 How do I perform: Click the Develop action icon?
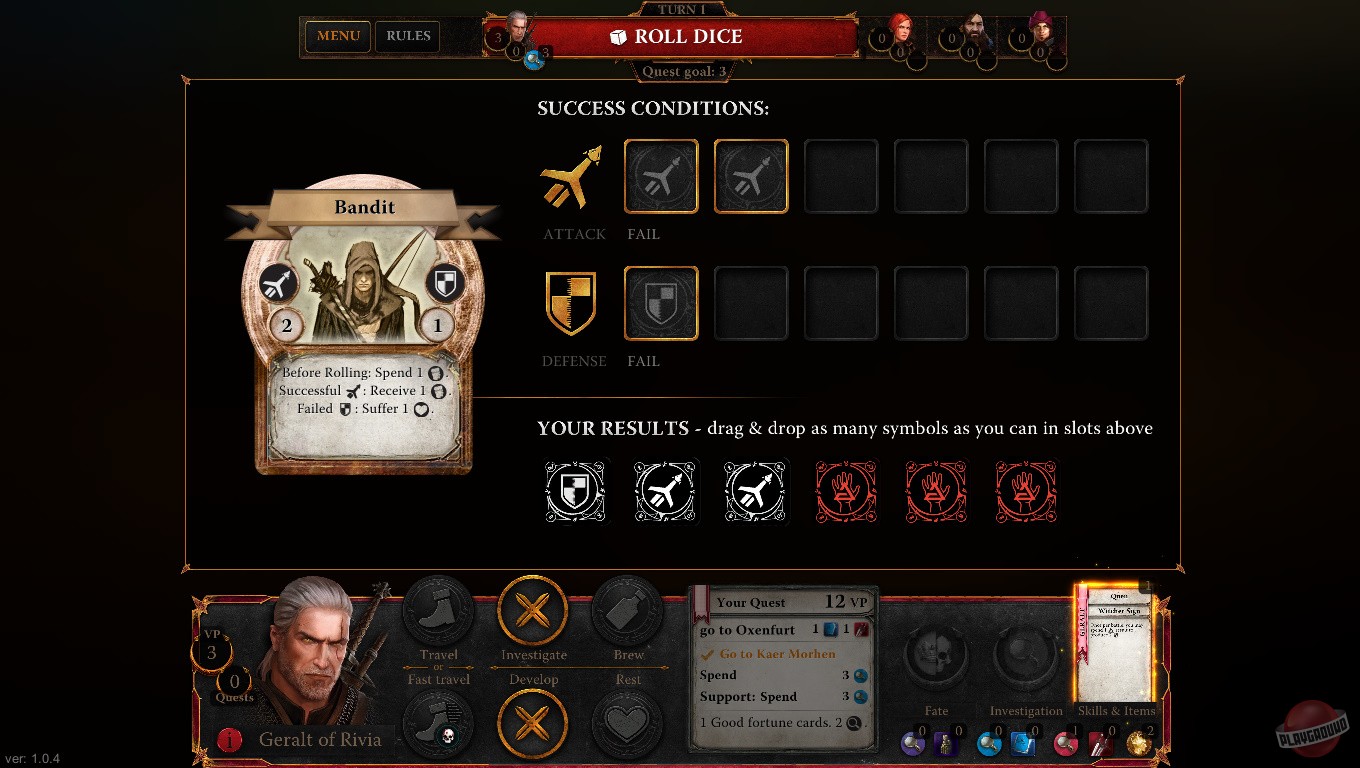tap(533, 725)
